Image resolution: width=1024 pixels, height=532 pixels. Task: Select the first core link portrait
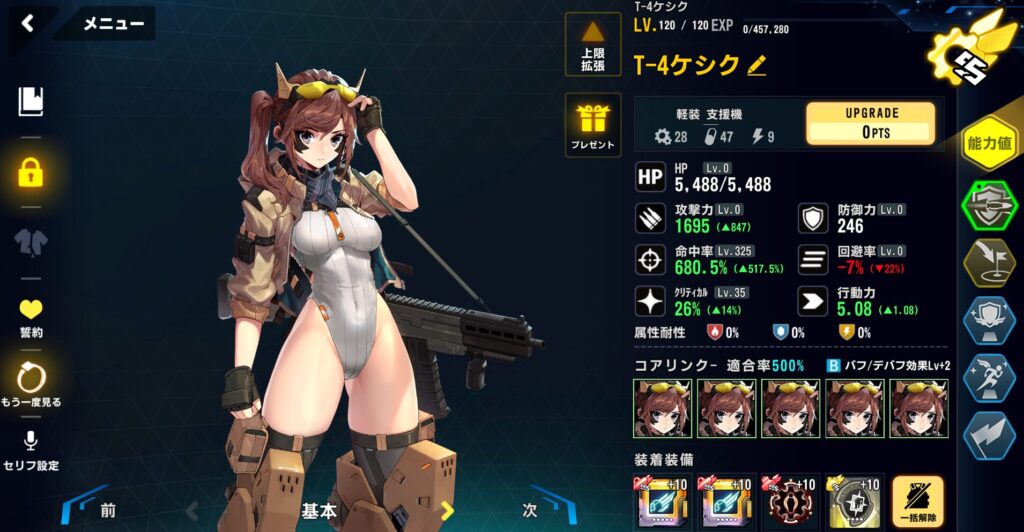pyautogui.click(x=662, y=407)
